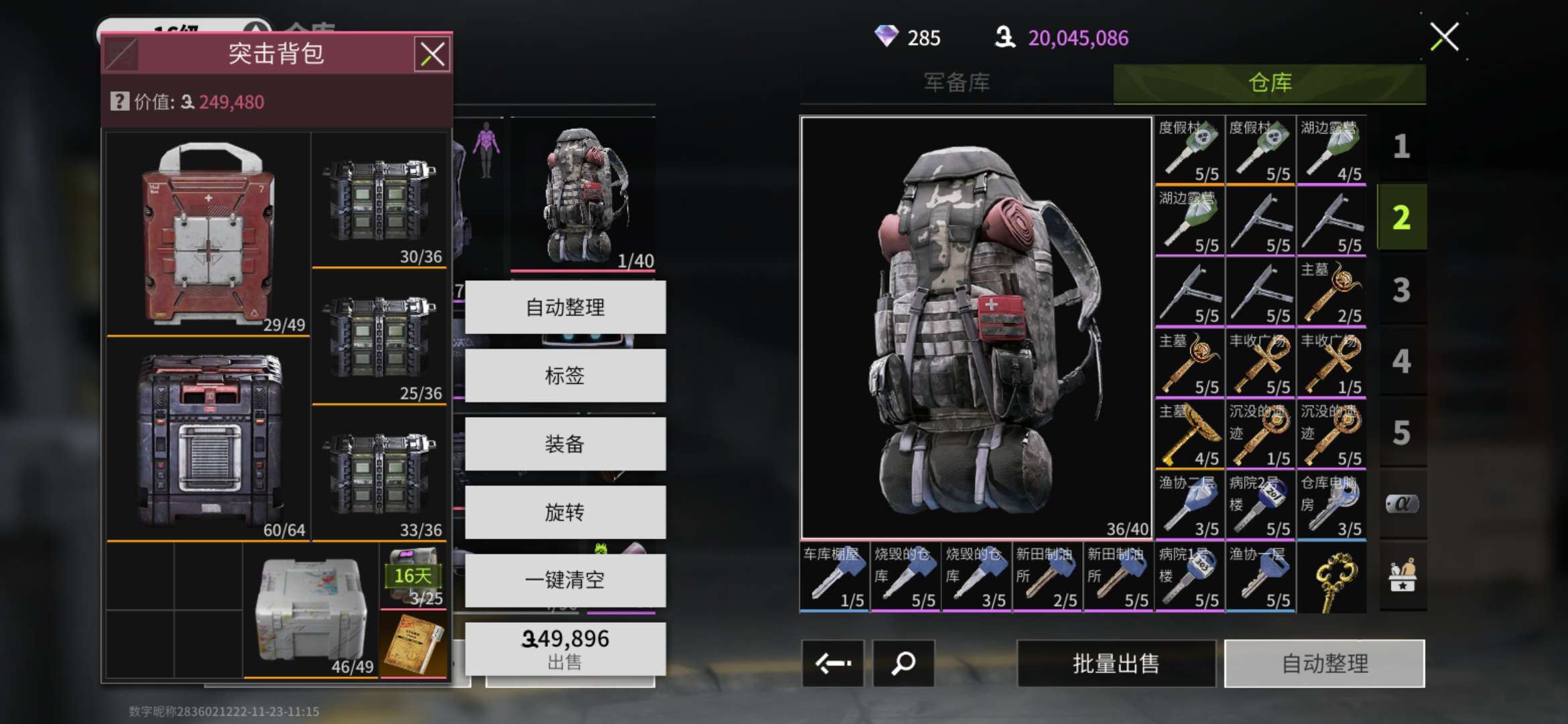Open the 仓库 tab
The image size is (1568, 724).
pyautogui.click(x=1269, y=82)
